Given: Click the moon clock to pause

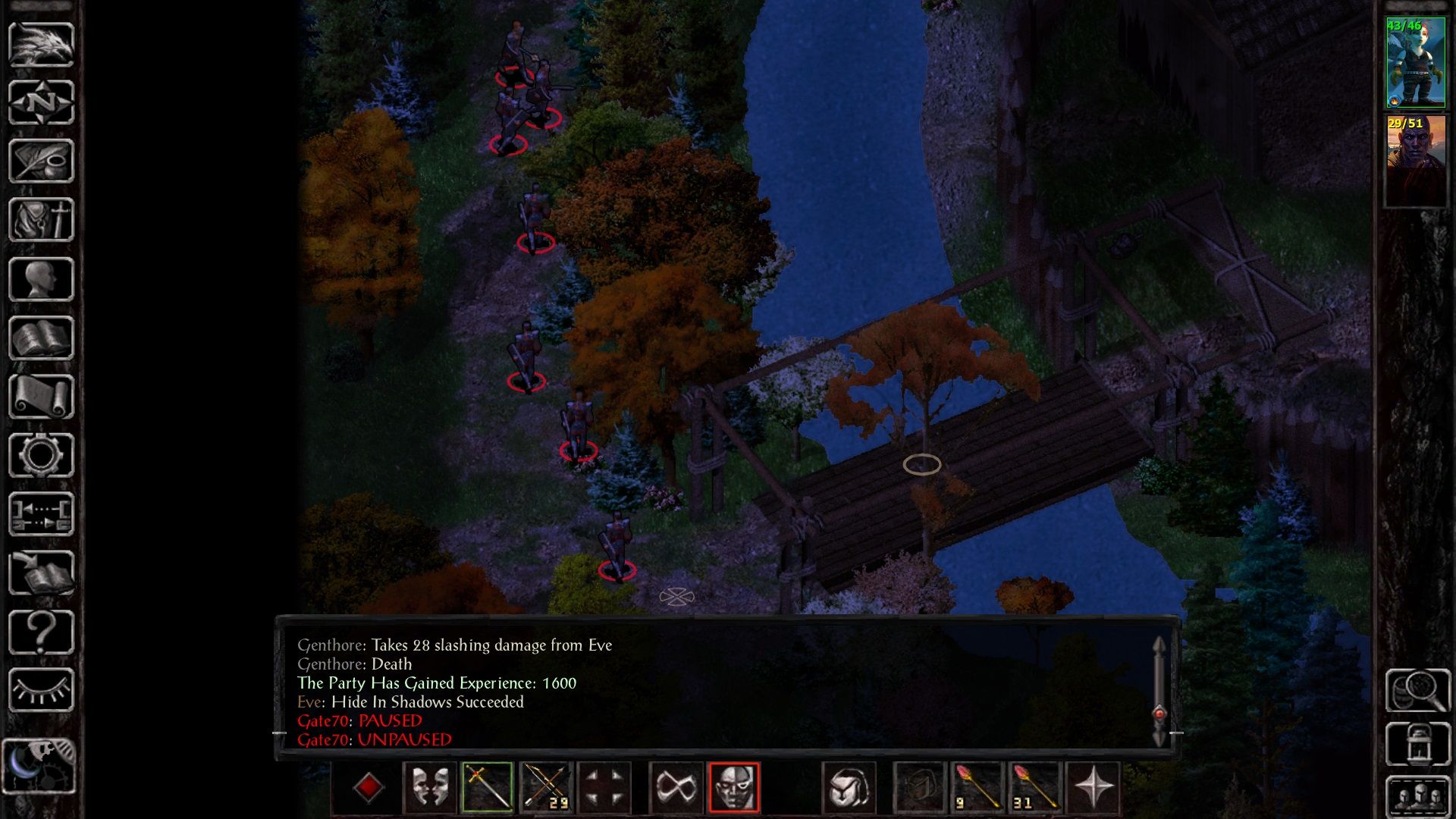Looking at the screenshot, I should pyautogui.click(x=39, y=766).
